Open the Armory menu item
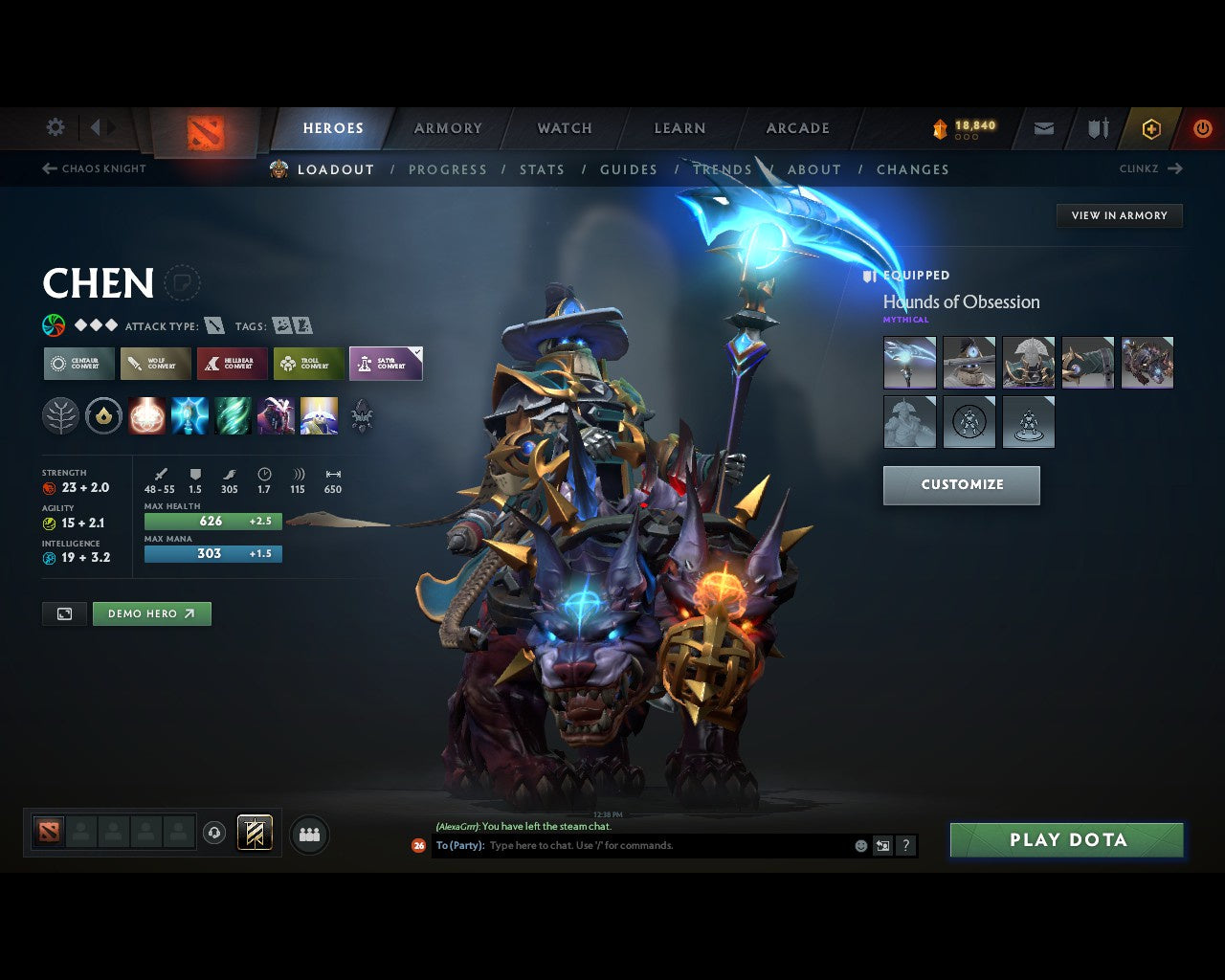This screenshot has height=980, width=1225. tap(447, 127)
